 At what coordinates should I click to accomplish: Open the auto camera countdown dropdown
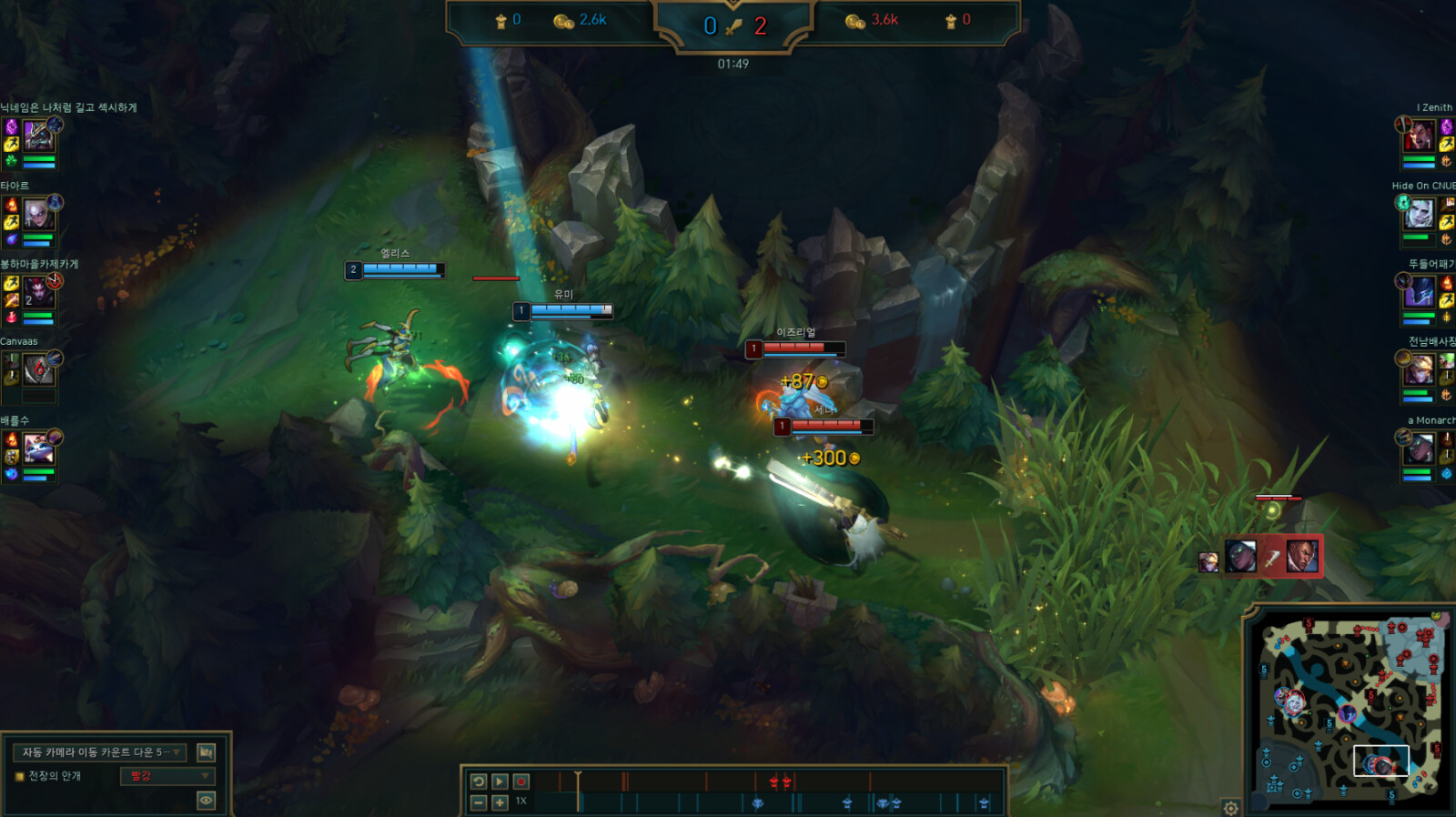pyautogui.click(x=100, y=752)
